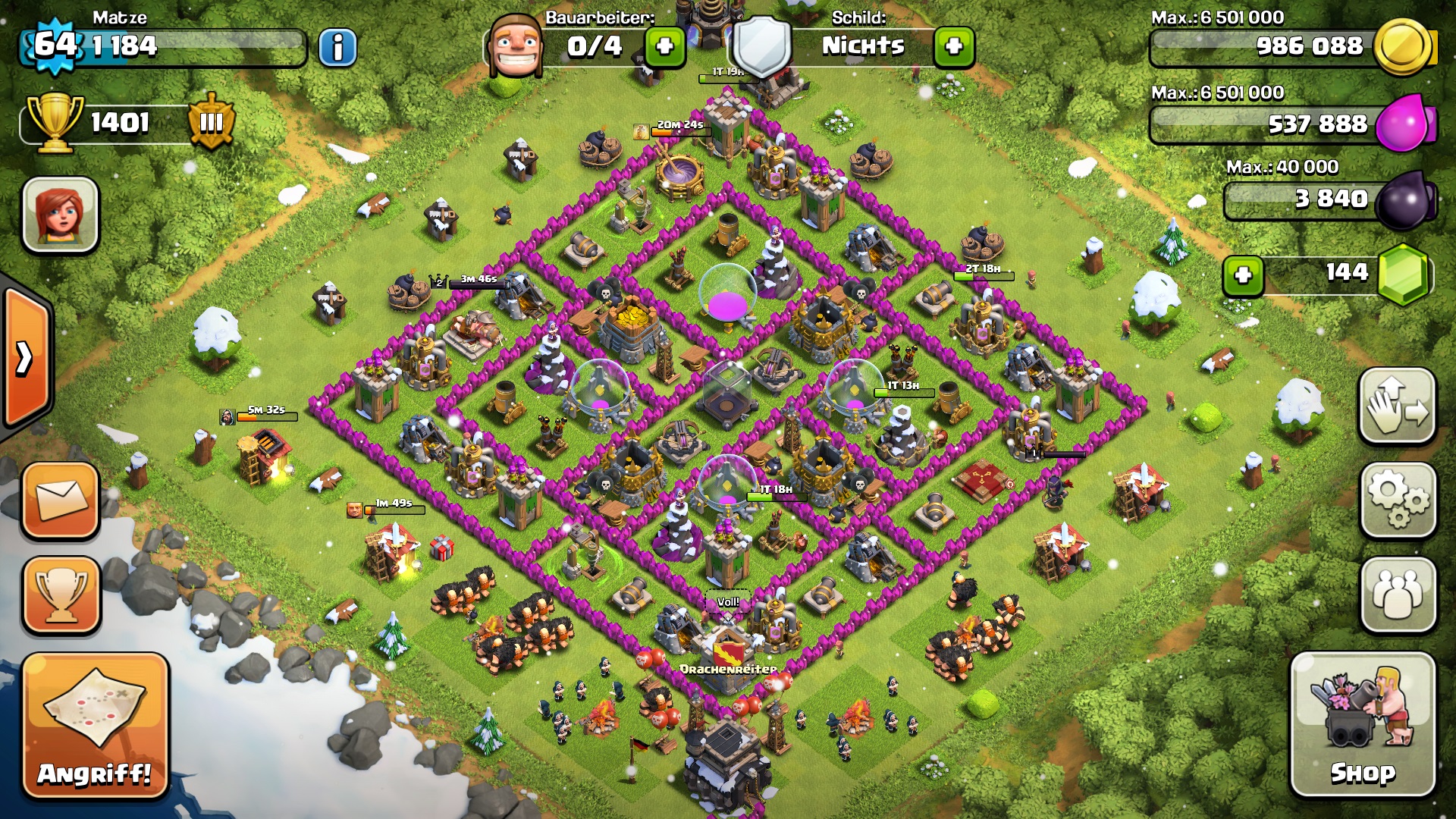Open the Angriff! attack map
This screenshot has height=819, width=1456.
coord(95,726)
